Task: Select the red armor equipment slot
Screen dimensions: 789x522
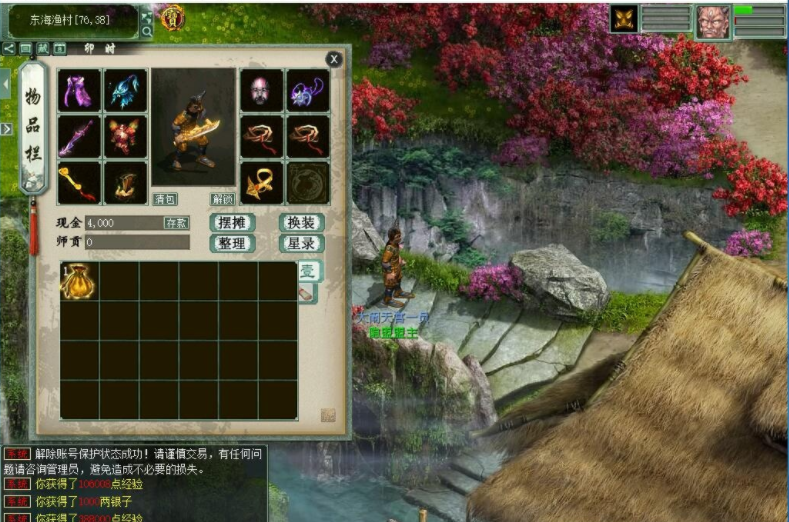Action: point(125,137)
